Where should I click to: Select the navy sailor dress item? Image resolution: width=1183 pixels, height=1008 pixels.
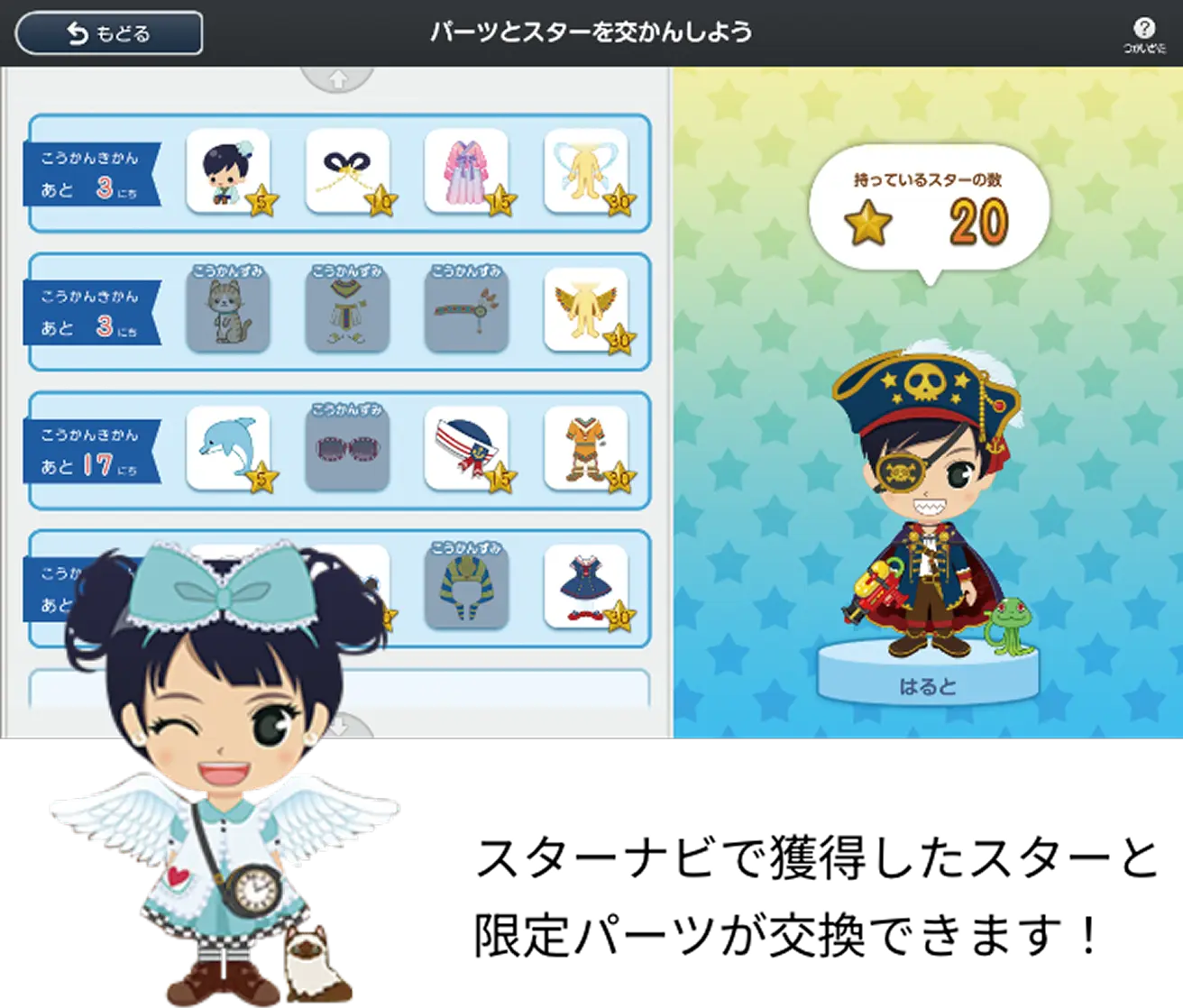tap(586, 587)
